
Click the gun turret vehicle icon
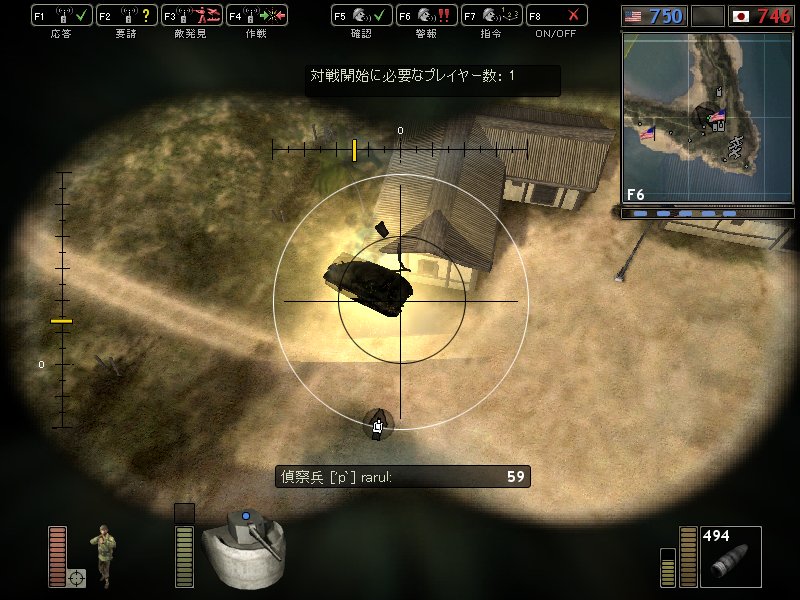click(x=247, y=549)
